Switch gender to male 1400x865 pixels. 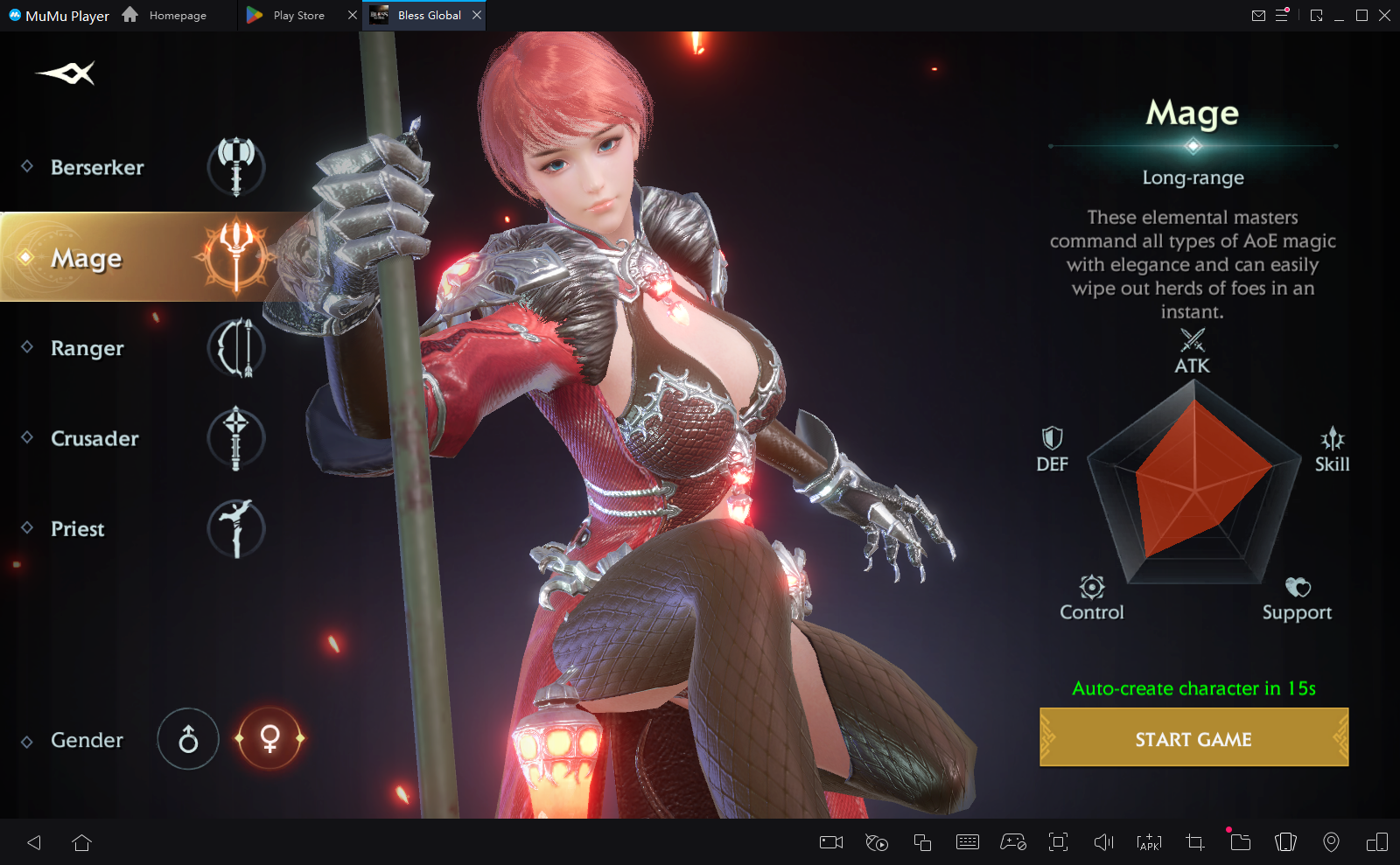pyautogui.click(x=188, y=739)
